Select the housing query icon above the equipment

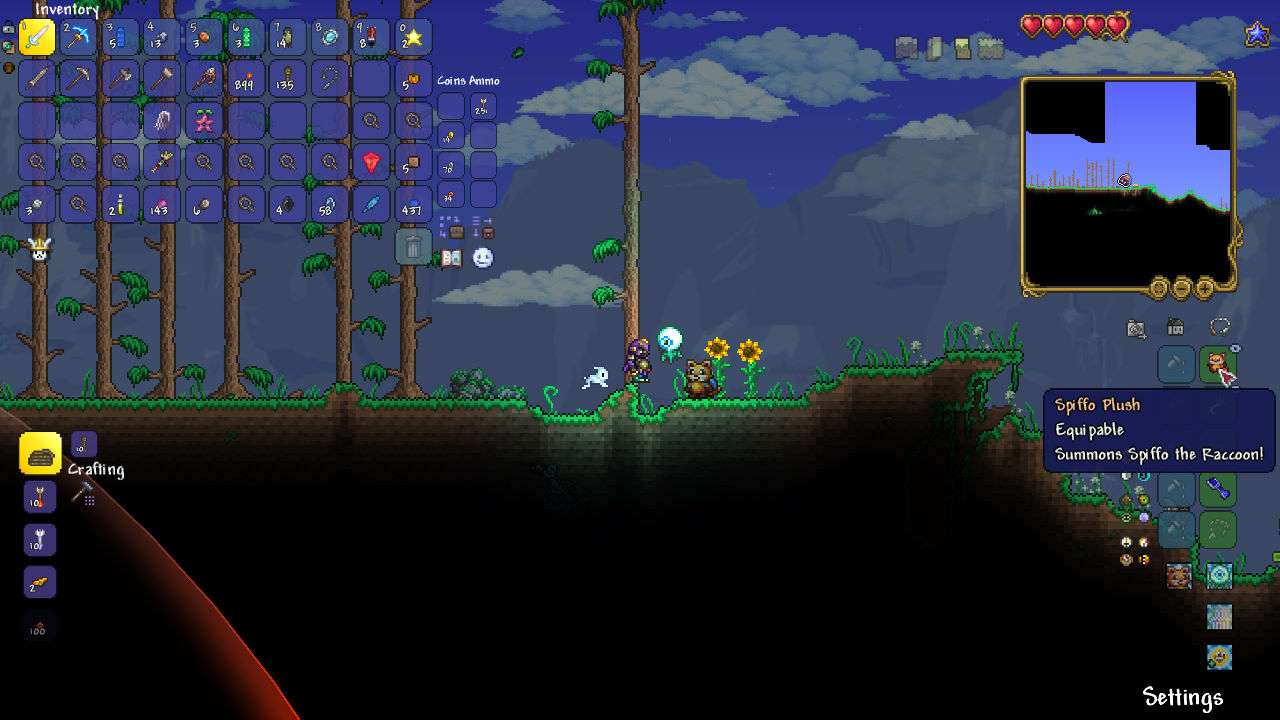click(x=1136, y=325)
